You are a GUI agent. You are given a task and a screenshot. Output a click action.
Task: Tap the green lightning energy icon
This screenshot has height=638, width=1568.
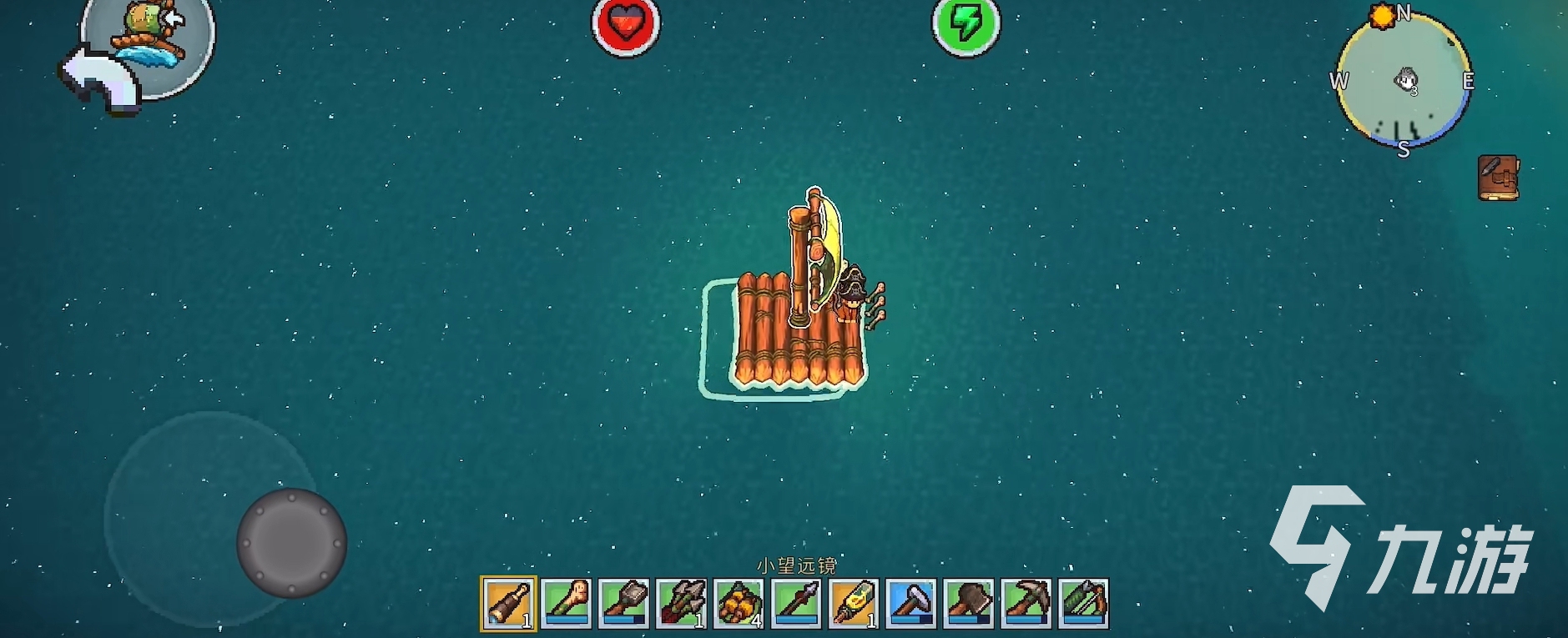[x=966, y=25]
